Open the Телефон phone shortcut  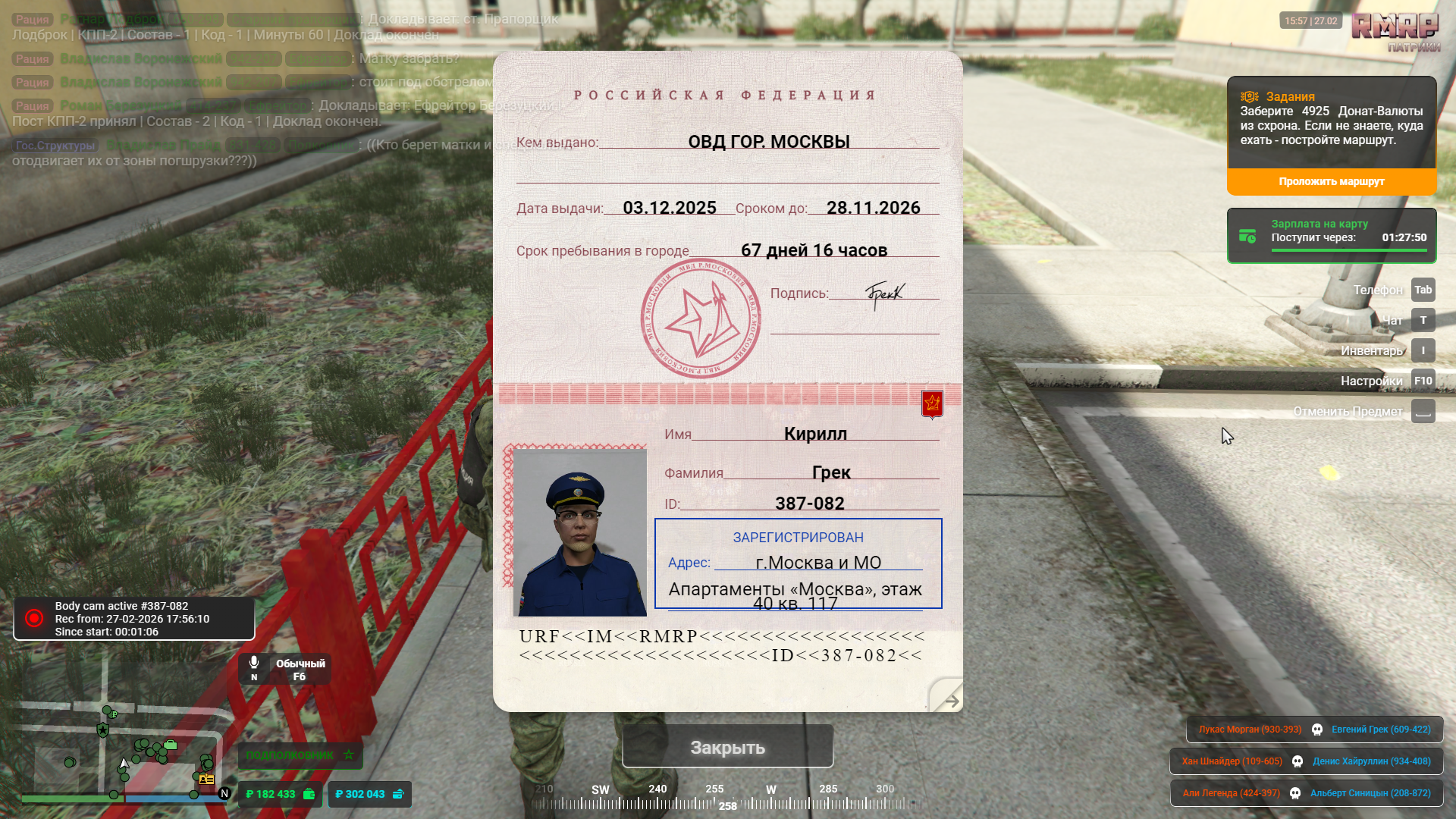pos(1423,290)
